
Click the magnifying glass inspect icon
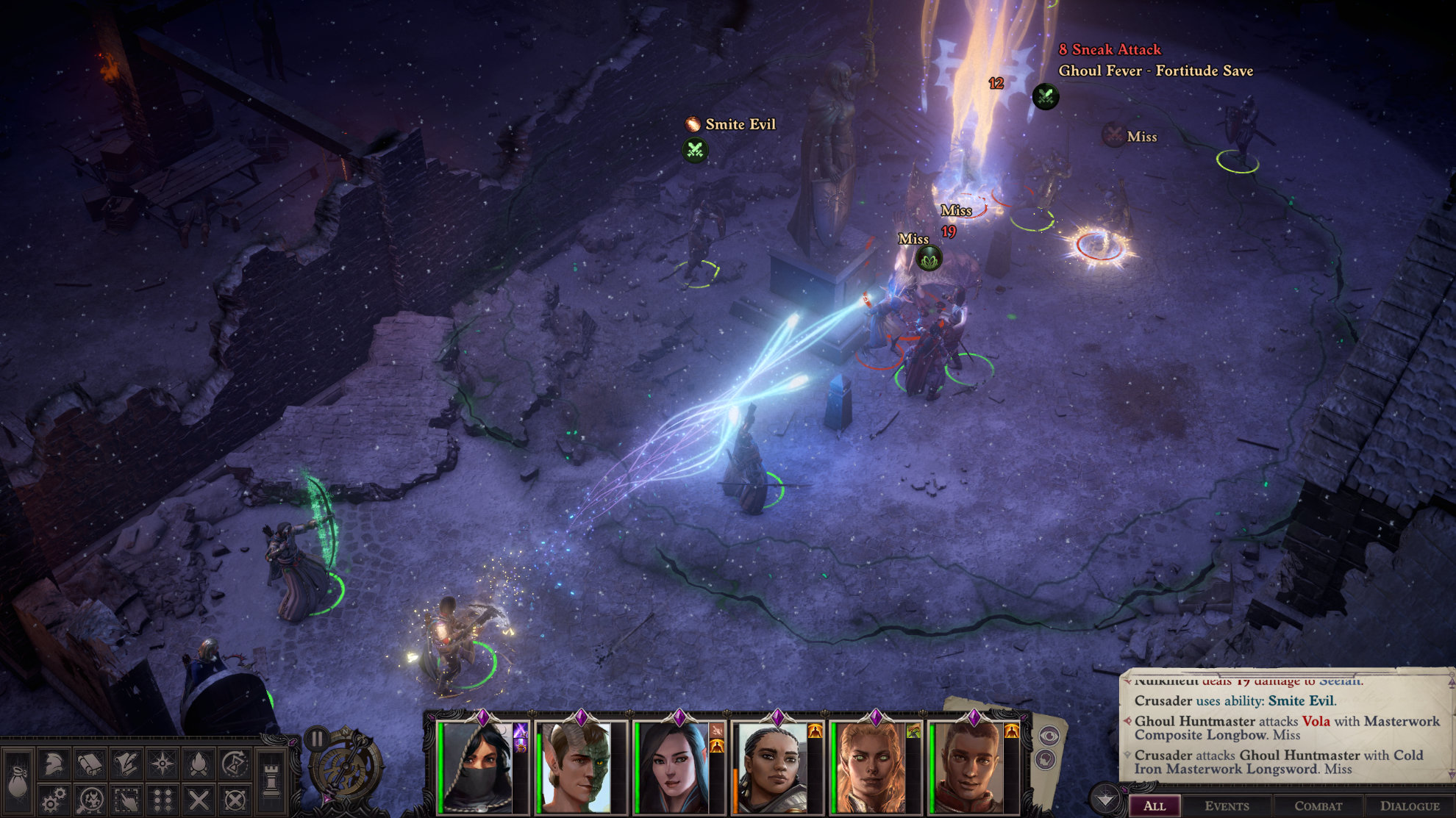[x=90, y=799]
